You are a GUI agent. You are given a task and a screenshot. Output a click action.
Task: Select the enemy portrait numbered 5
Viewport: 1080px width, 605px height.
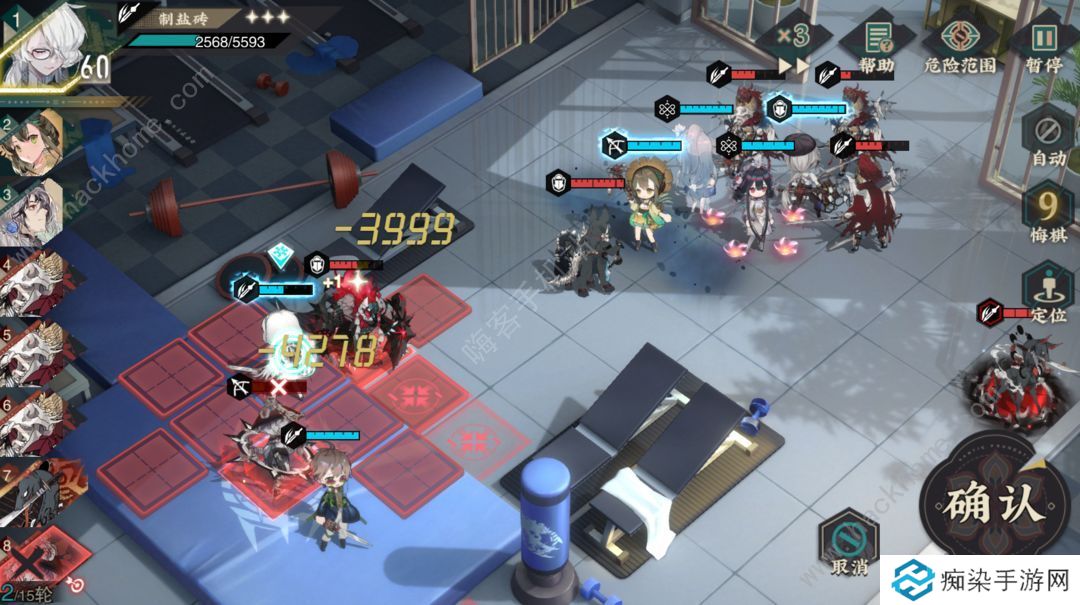coord(32,350)
